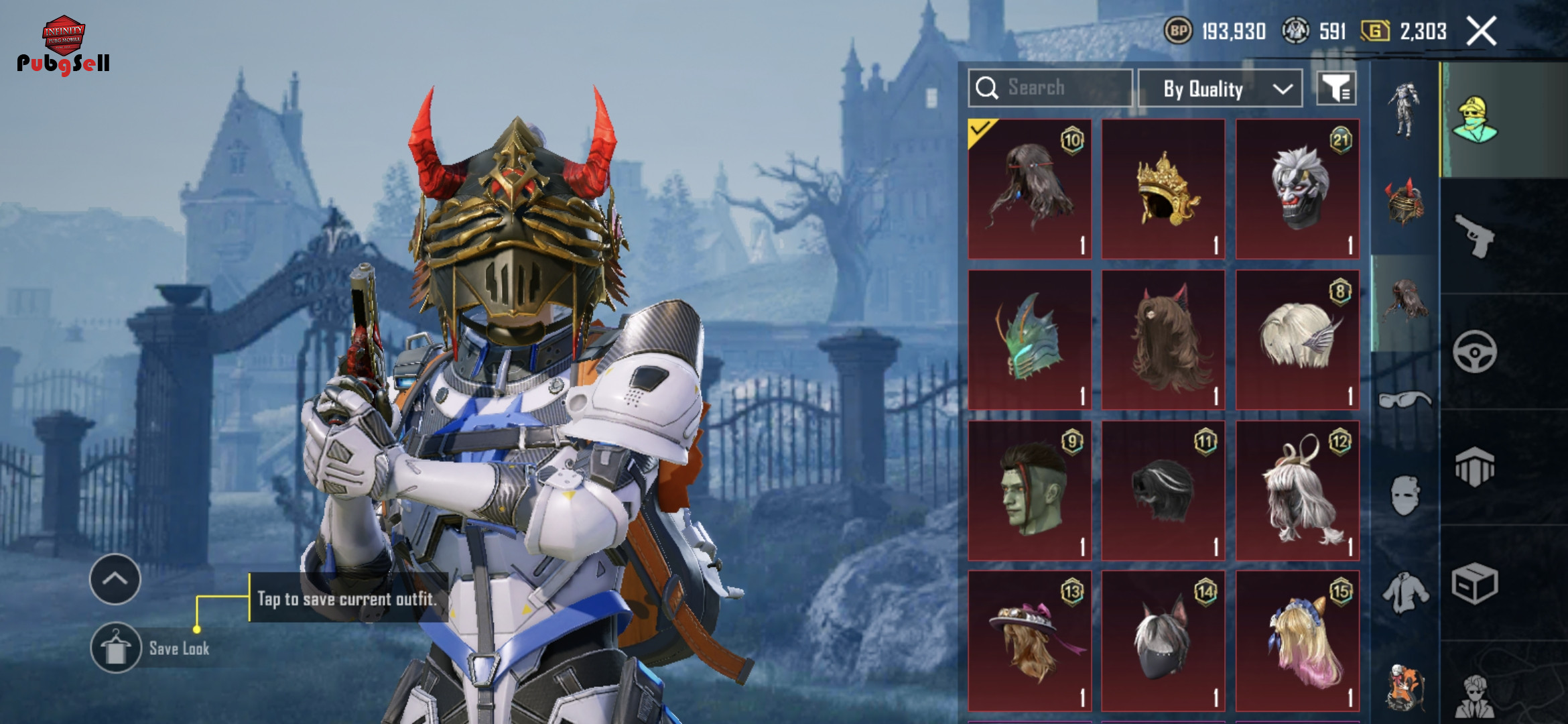Viewport: 1568px width, 724px height.
Task: Pick the brown hair with cat ears
Action: (x=1163, y=340)
